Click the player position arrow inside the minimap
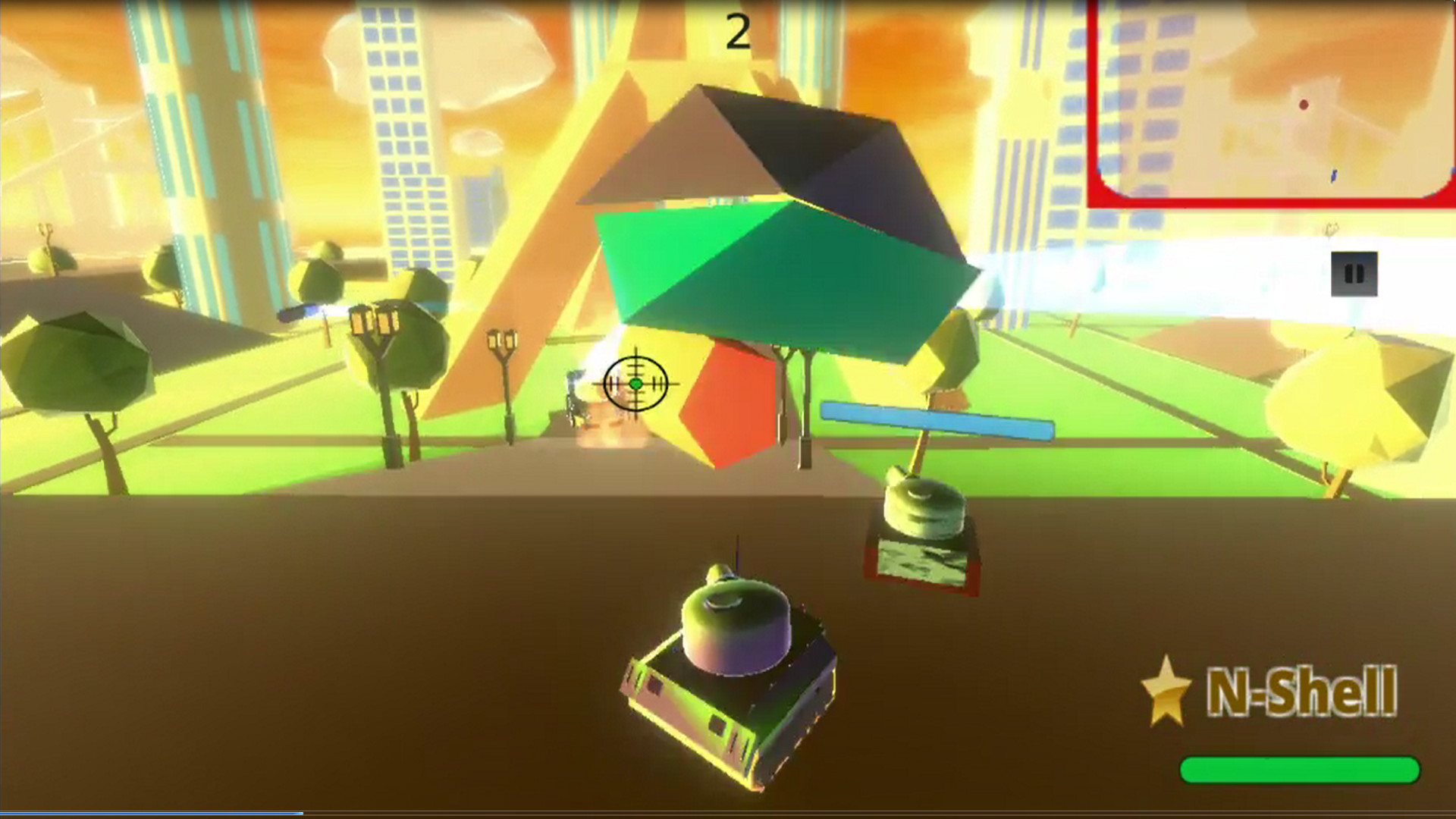Image resolution: width=1456 pixels, height=819 pixels. [1333, 176]
